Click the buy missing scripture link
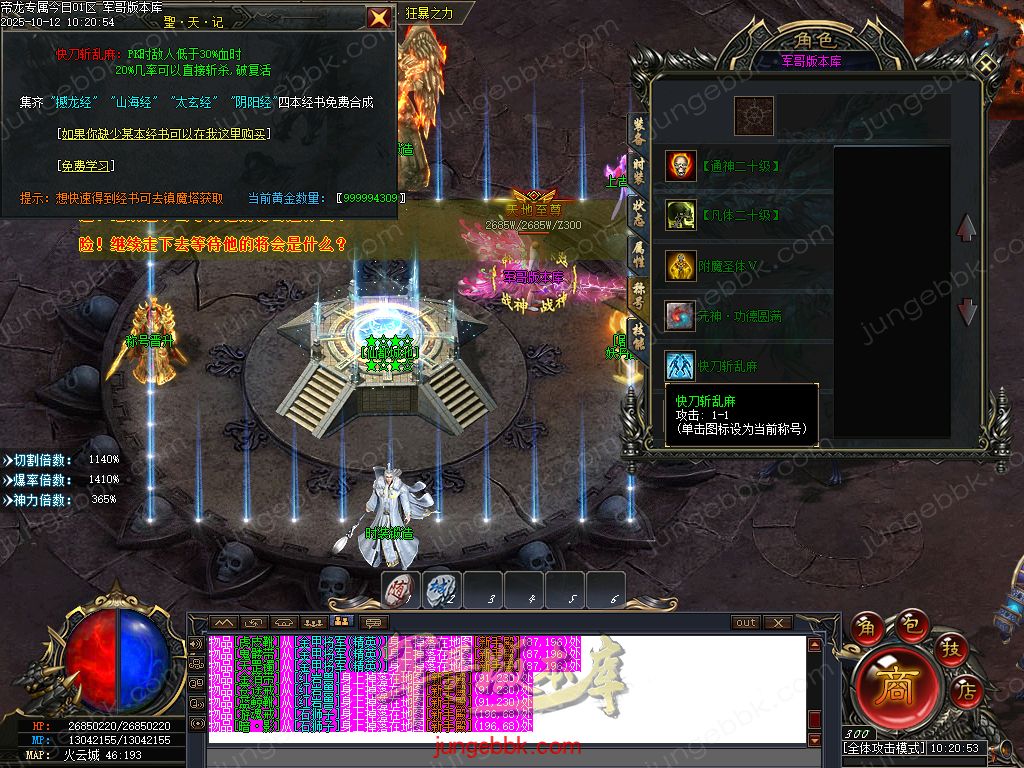The width and height of the screenshot is (1024, 768). (x=164, y=134)
